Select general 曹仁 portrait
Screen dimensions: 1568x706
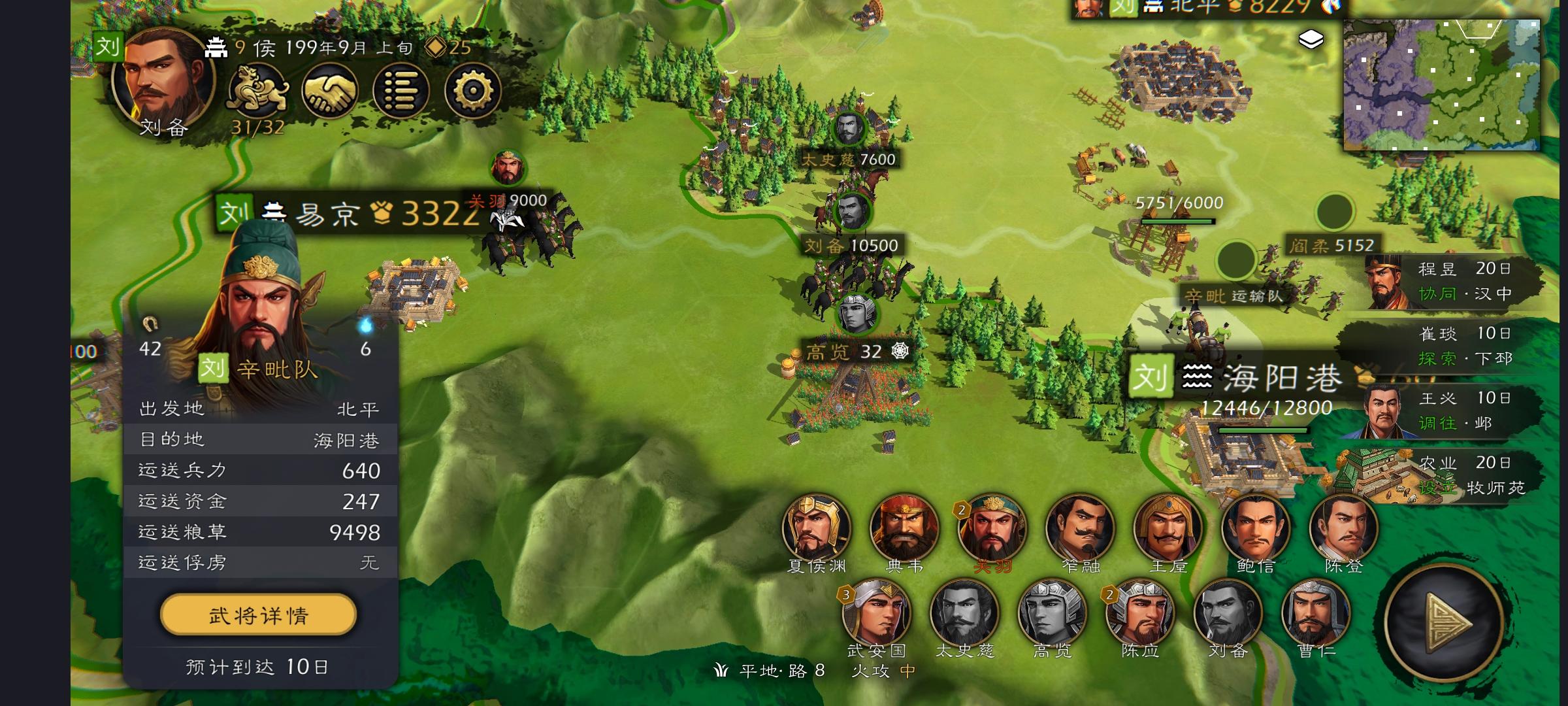click(1315, 613)
